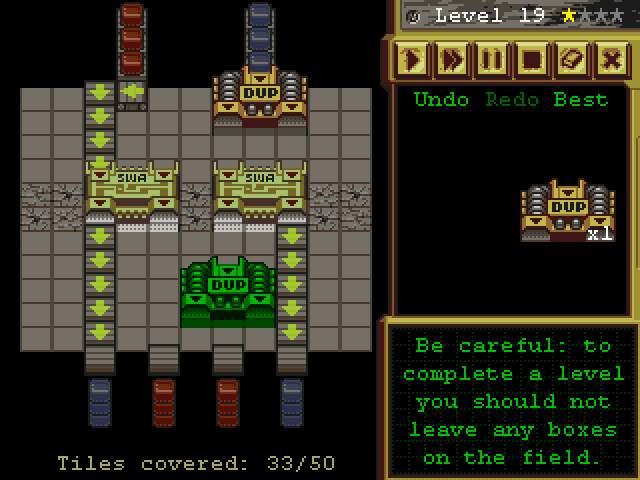Pick the DUP machine from the inventory
This screenshot has height=480, width=640.
(x=567, y=210)
